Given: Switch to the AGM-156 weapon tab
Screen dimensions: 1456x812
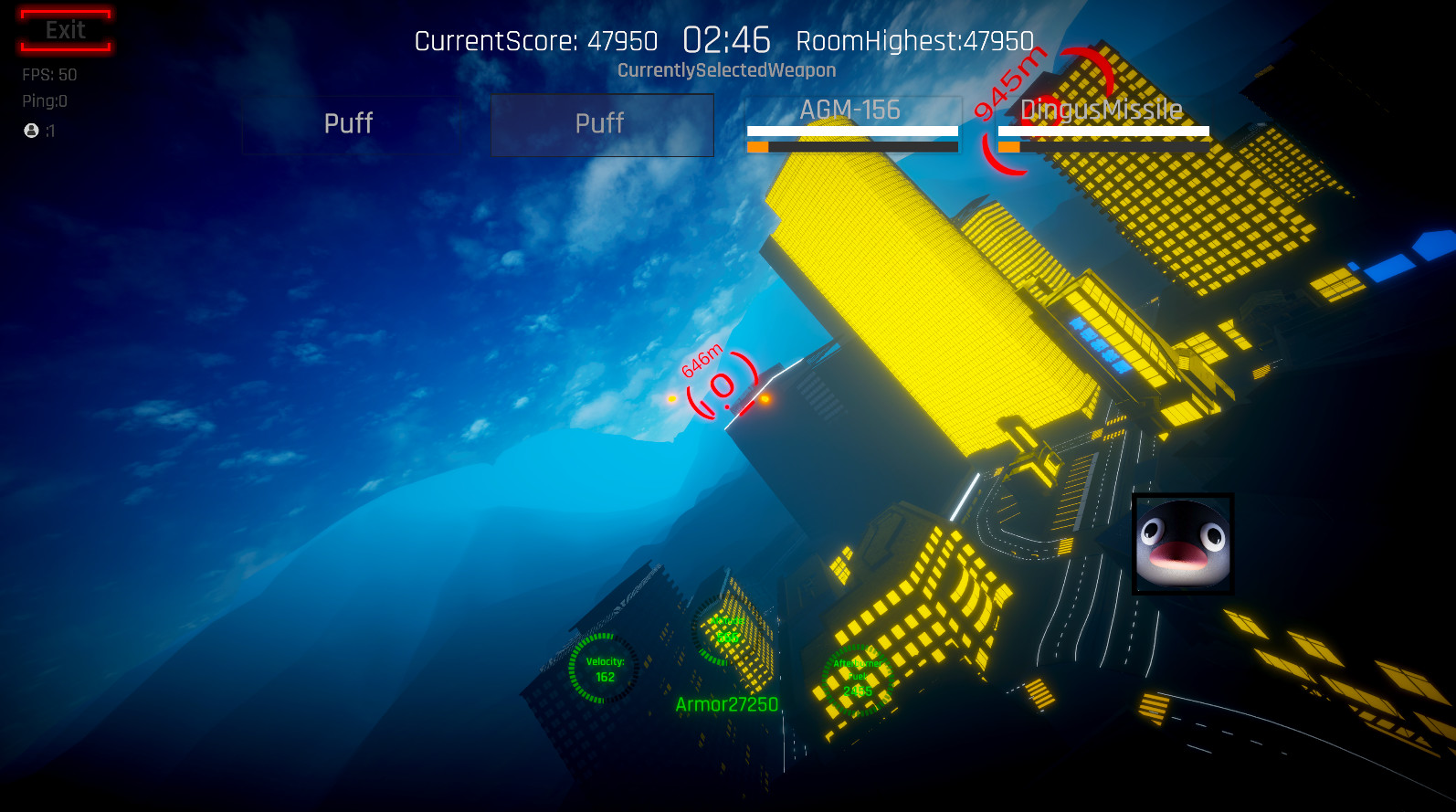Looking at the screenshot, I should pyautogui.click(x=851, y=111).
